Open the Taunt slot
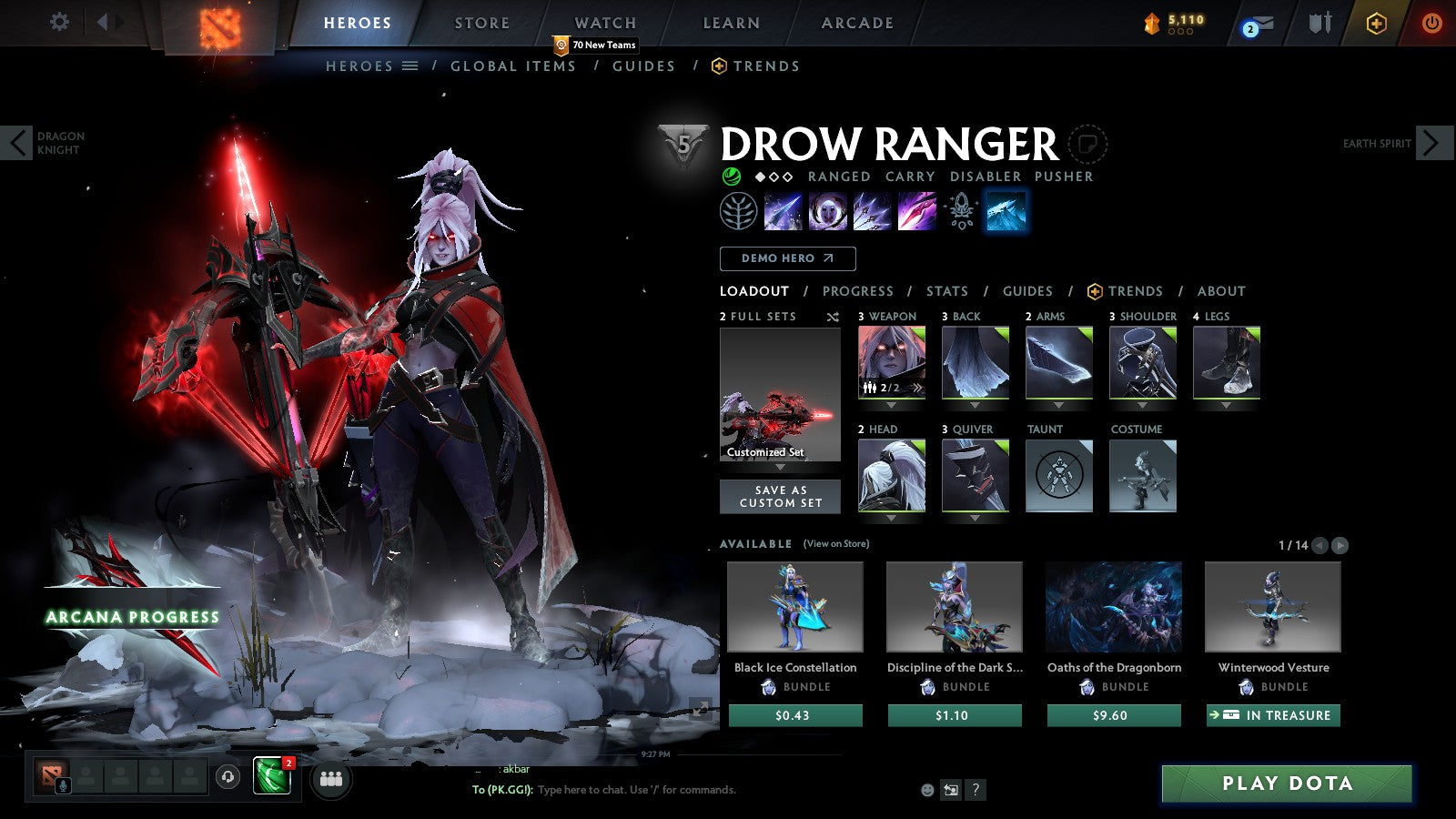Viewport: 1456px width, 819px height. (x=1058, y=476)
